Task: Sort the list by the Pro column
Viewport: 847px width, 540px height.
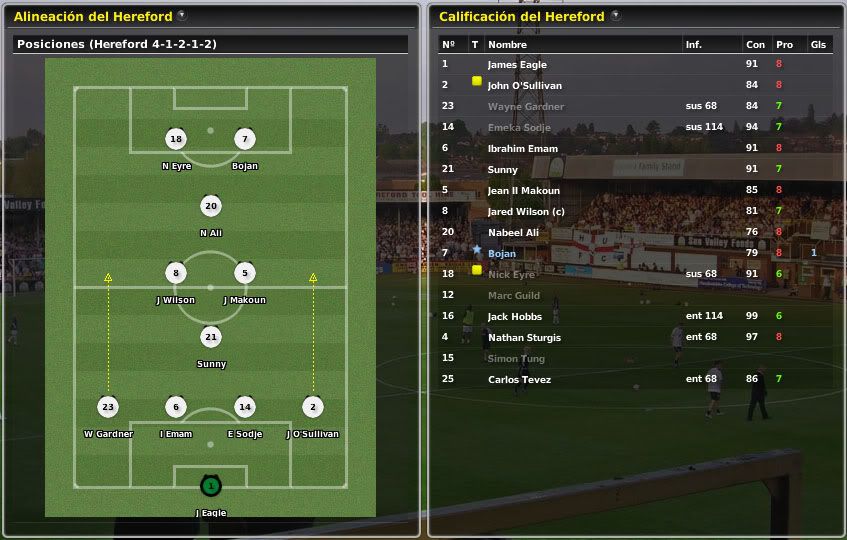Action: tap(784, 45)
